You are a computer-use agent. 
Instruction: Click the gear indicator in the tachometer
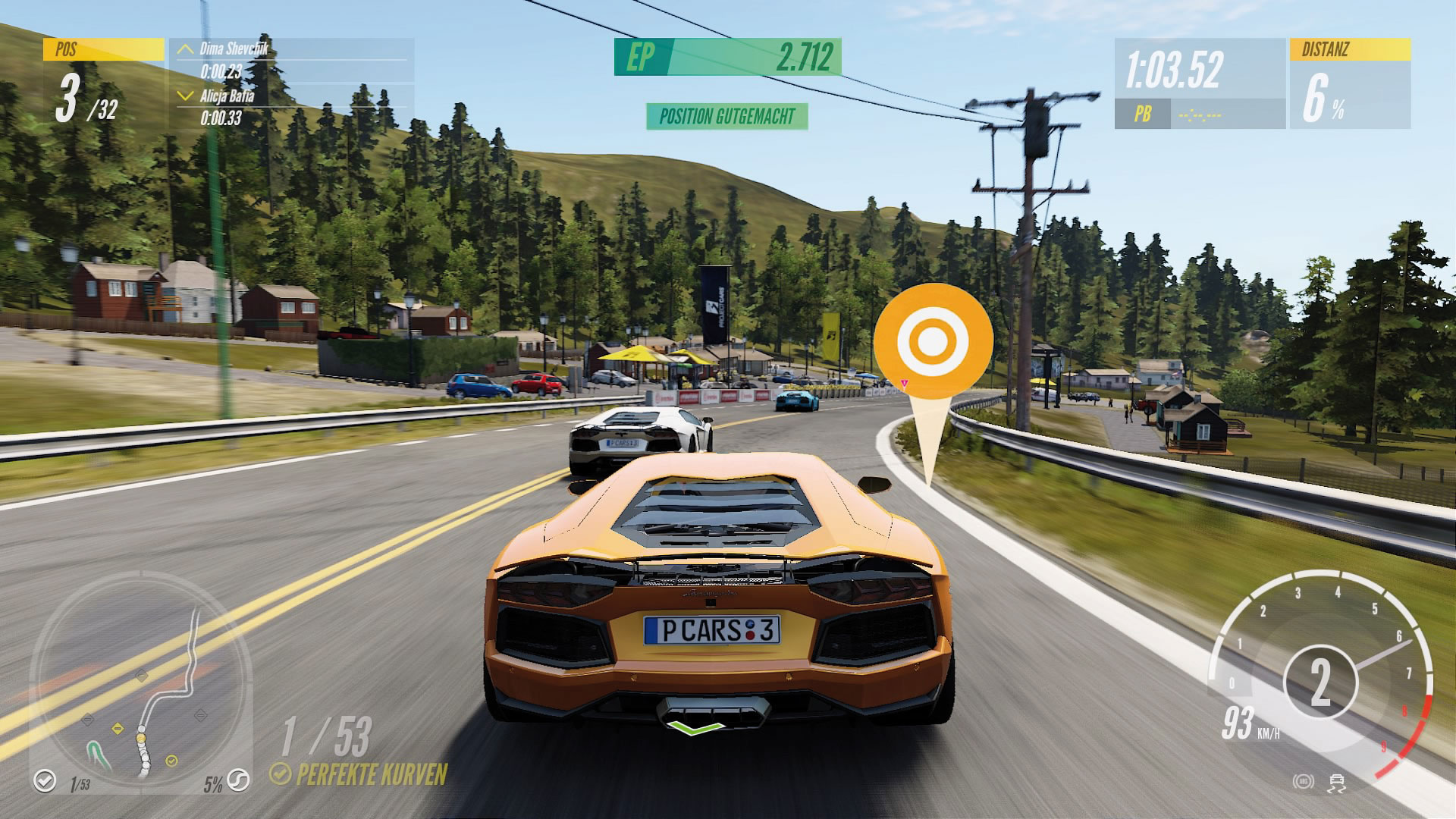[x=1320, y=682]
